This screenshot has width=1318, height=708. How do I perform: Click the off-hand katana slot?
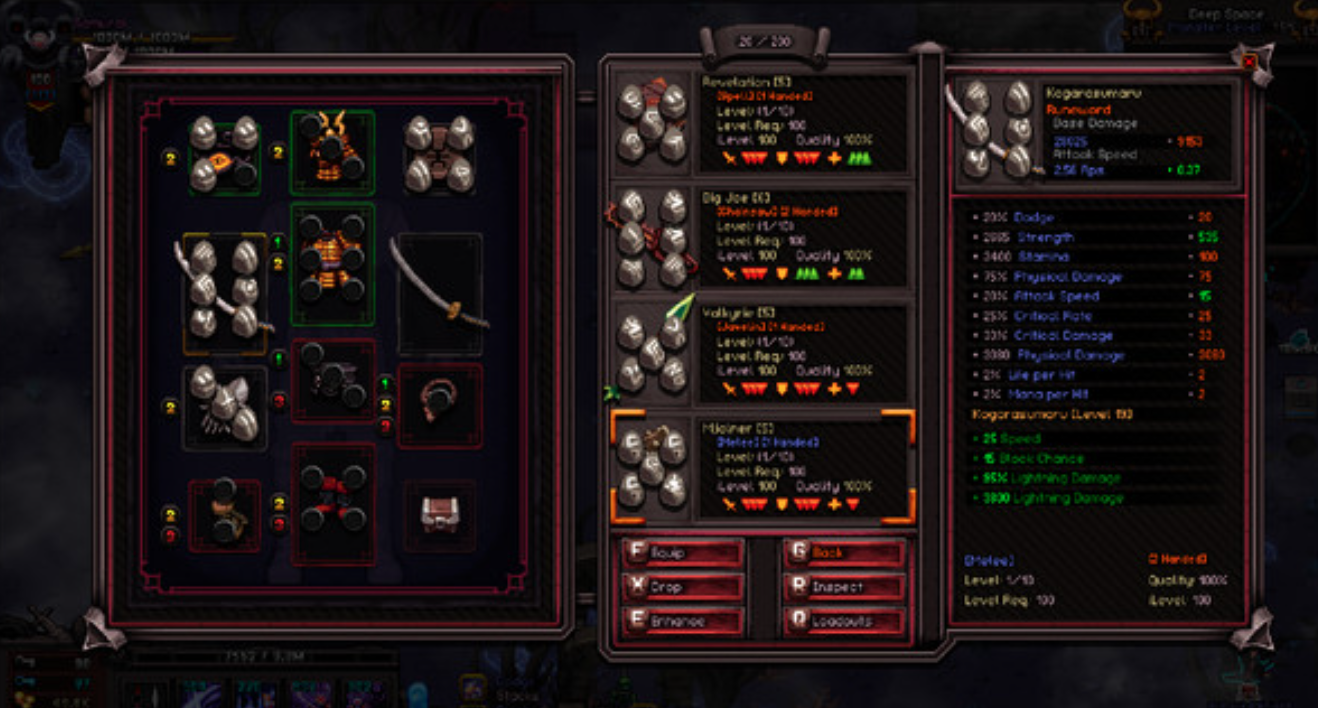[x=440, y=294]
